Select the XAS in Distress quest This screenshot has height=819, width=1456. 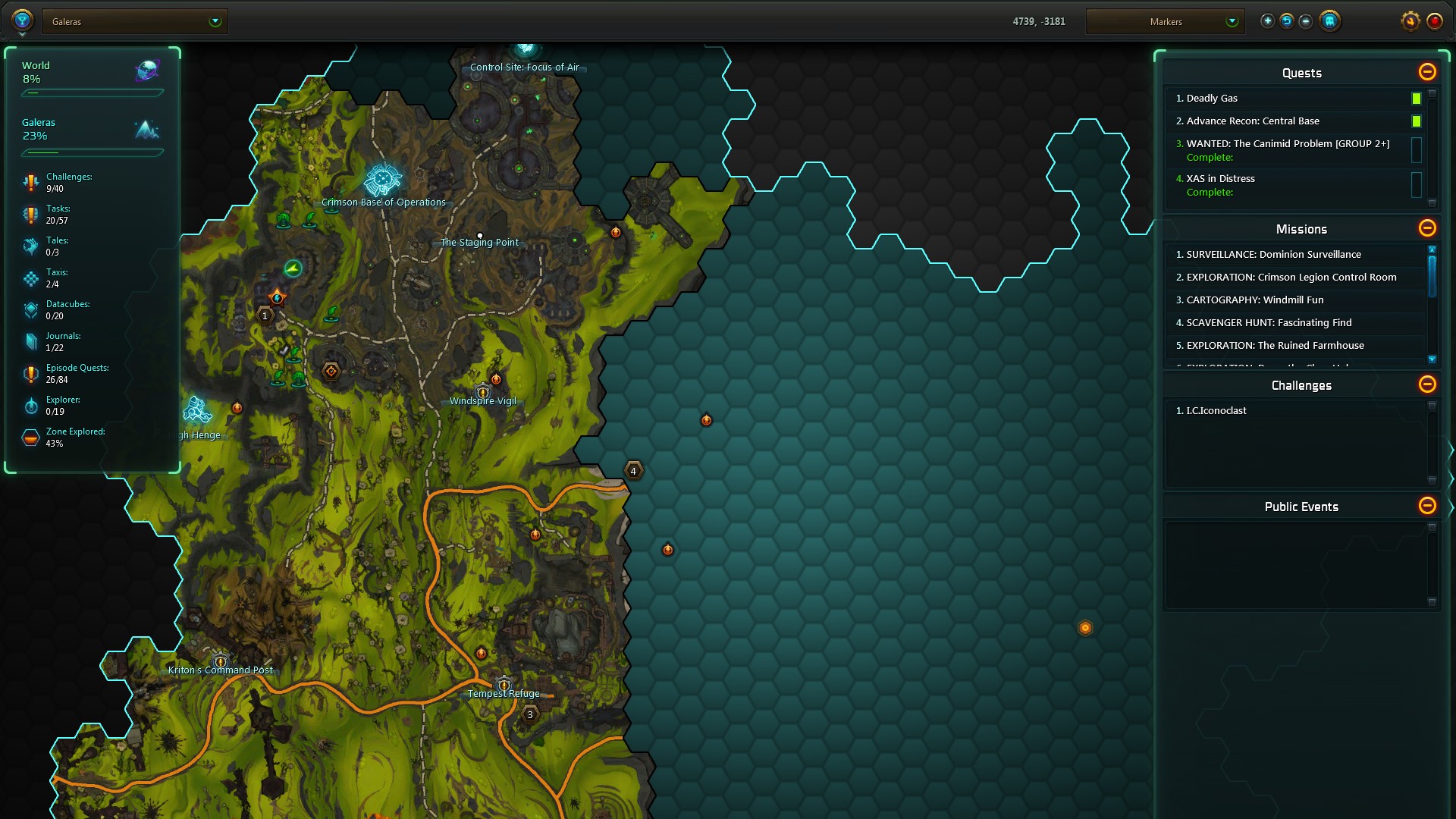(x=1220, y=179)
